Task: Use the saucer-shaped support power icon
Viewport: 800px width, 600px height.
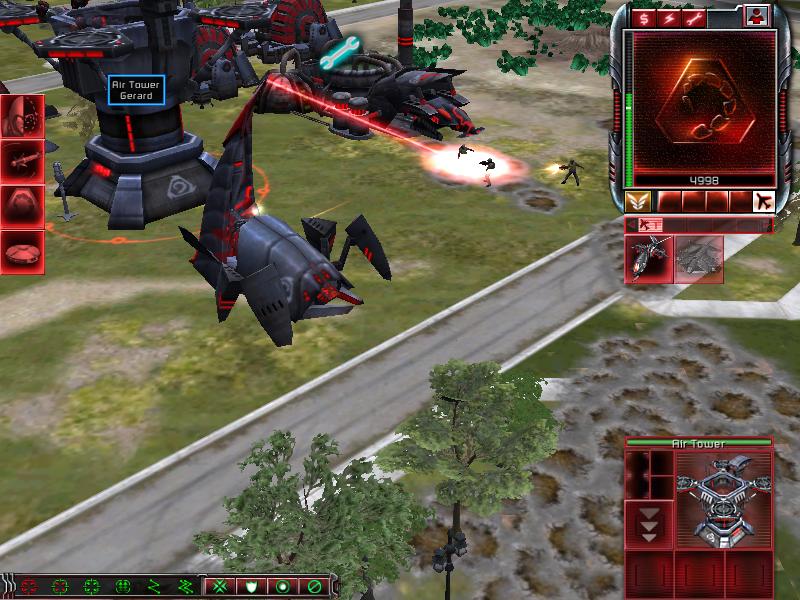Action: (x=22, y=252)
